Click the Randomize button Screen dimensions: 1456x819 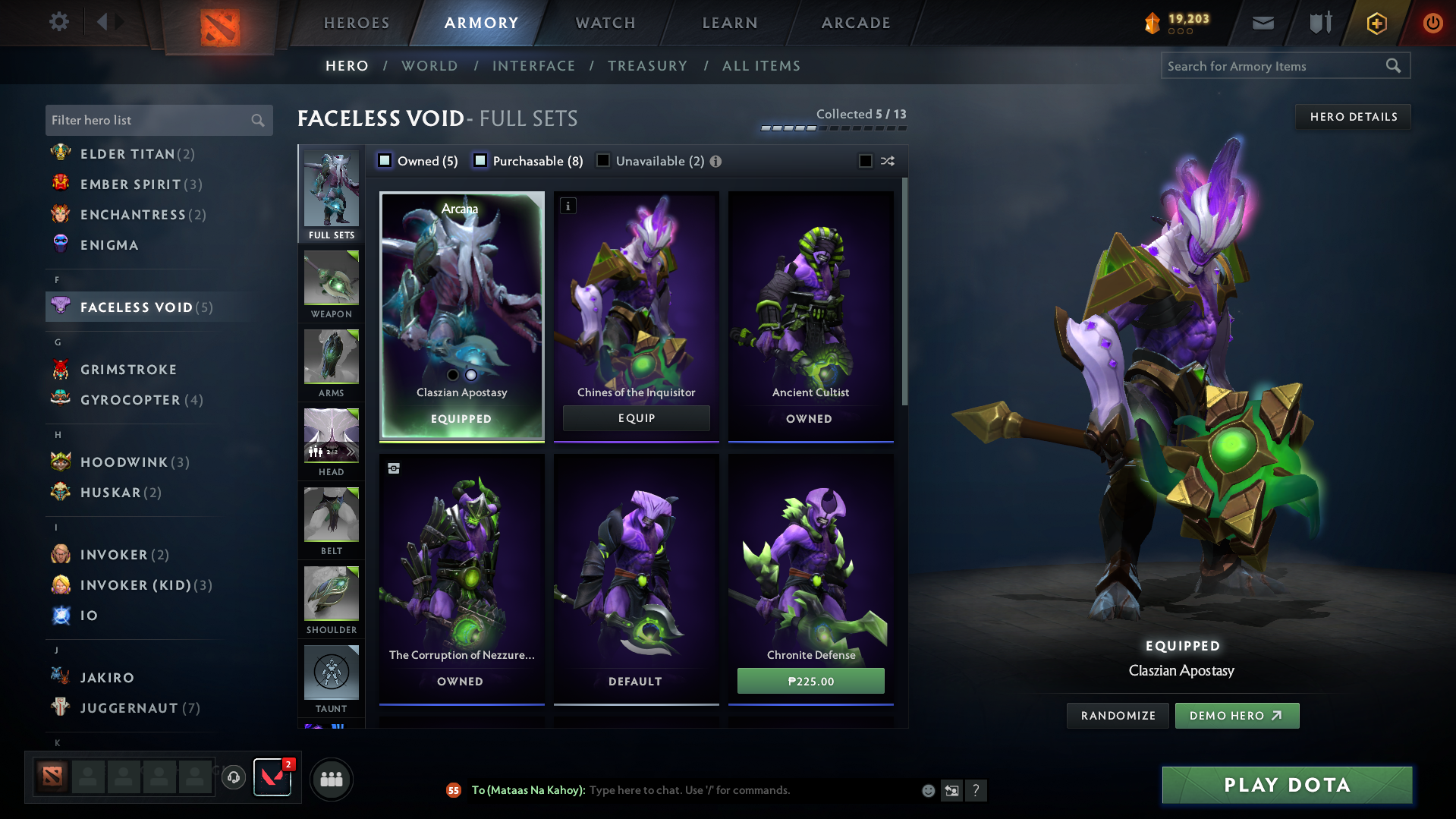[1118, 716]
